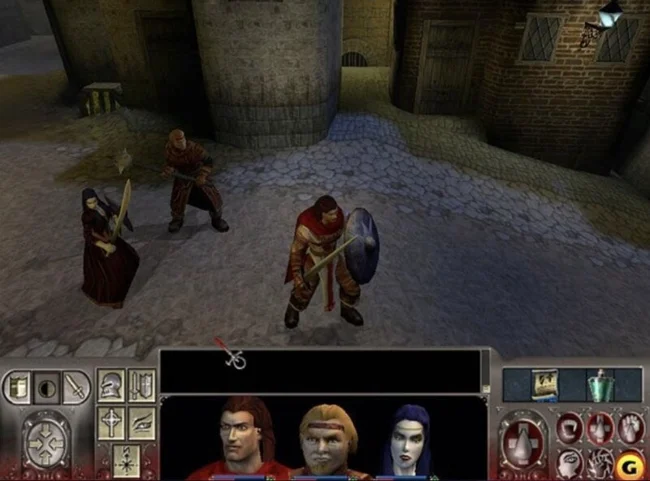Use the scroll in the quick slot
The height and width of the screenshot is (481, 650).
coord(546,385)
